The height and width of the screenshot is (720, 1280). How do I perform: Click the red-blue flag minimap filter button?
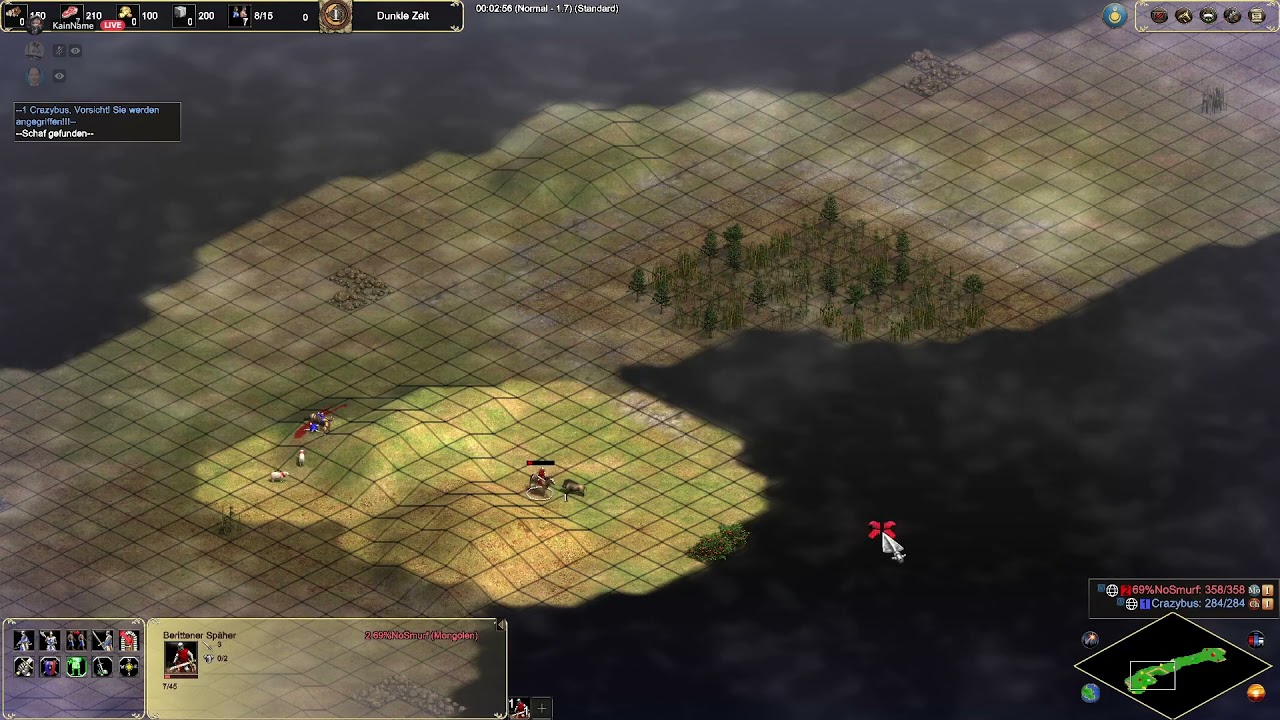click(x=1256, y=640)
